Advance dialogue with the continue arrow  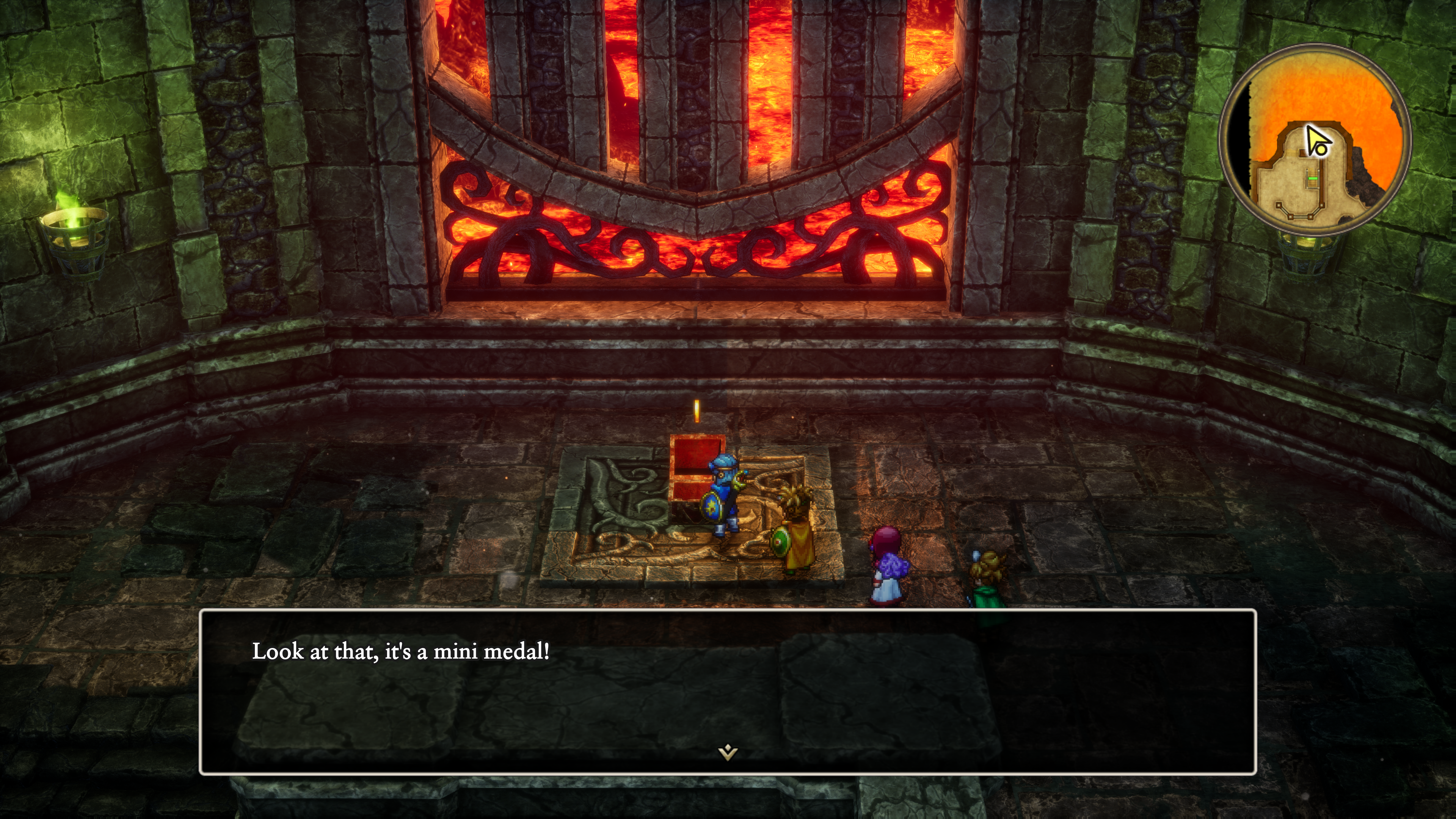coord(728,752)
